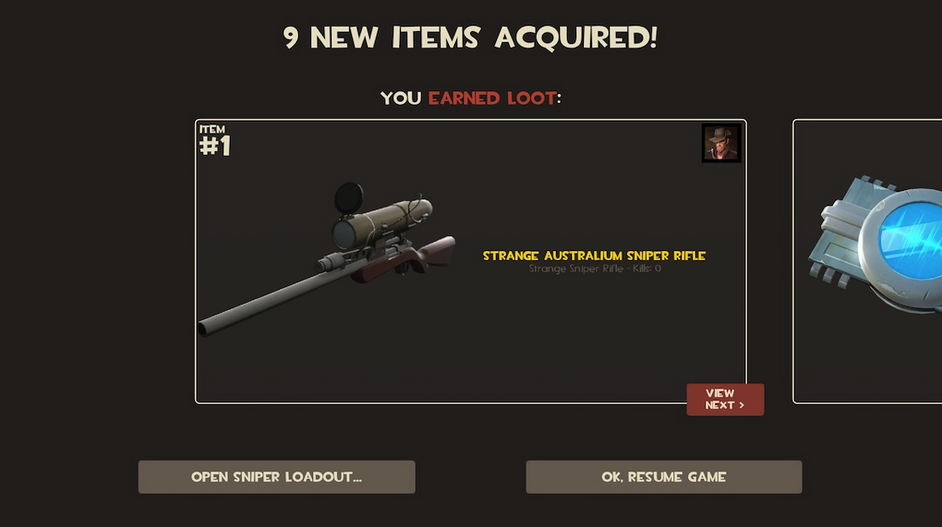The image size is (942, 527).
Task: Click the View Next button
Action: [x=725, y=399]
